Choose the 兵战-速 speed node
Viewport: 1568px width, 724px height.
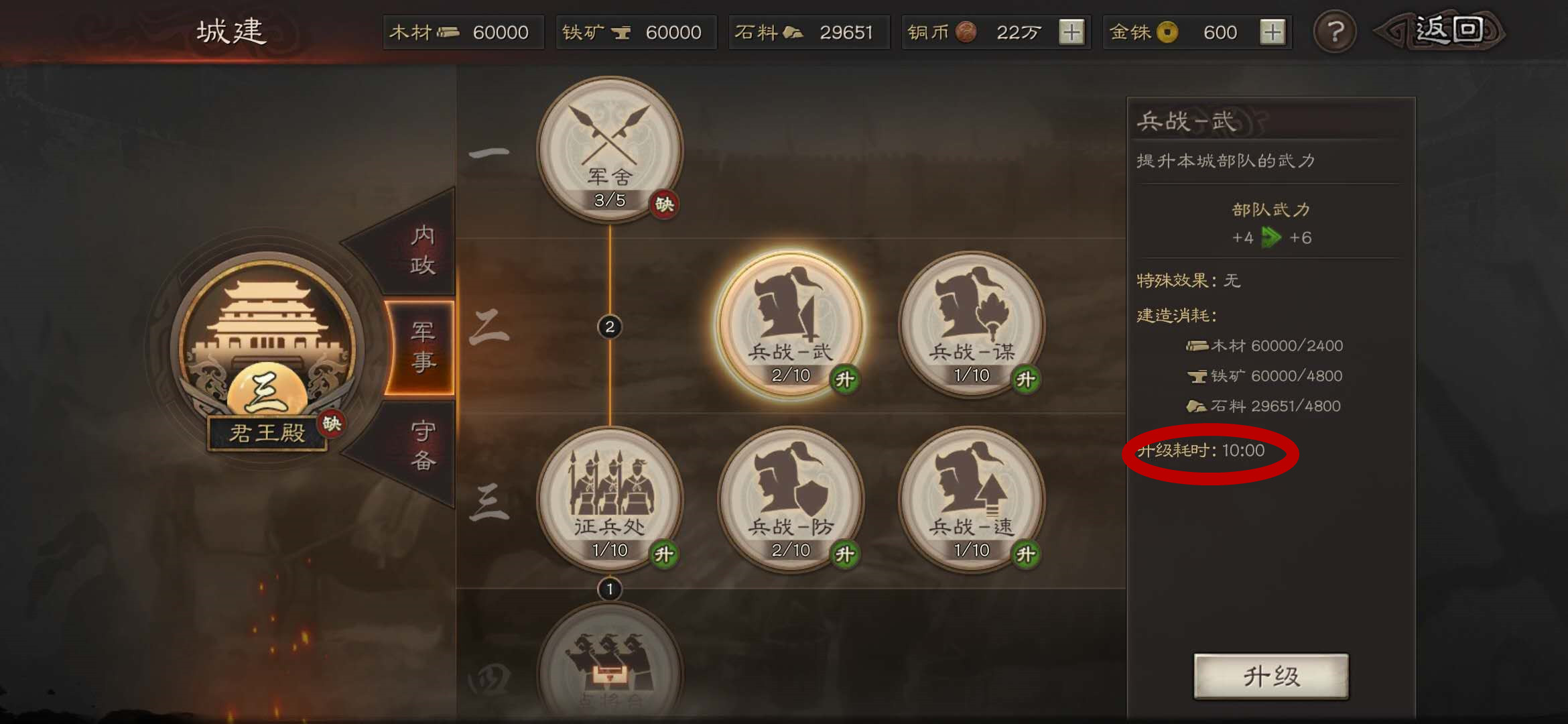point(972,499)
